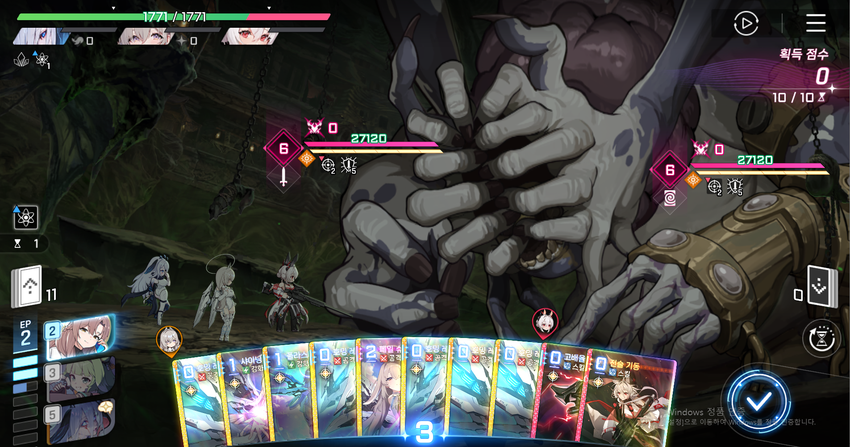Screen dimensions: 850x447
Task: Open the hamburger menu
Action: point(816,23)
